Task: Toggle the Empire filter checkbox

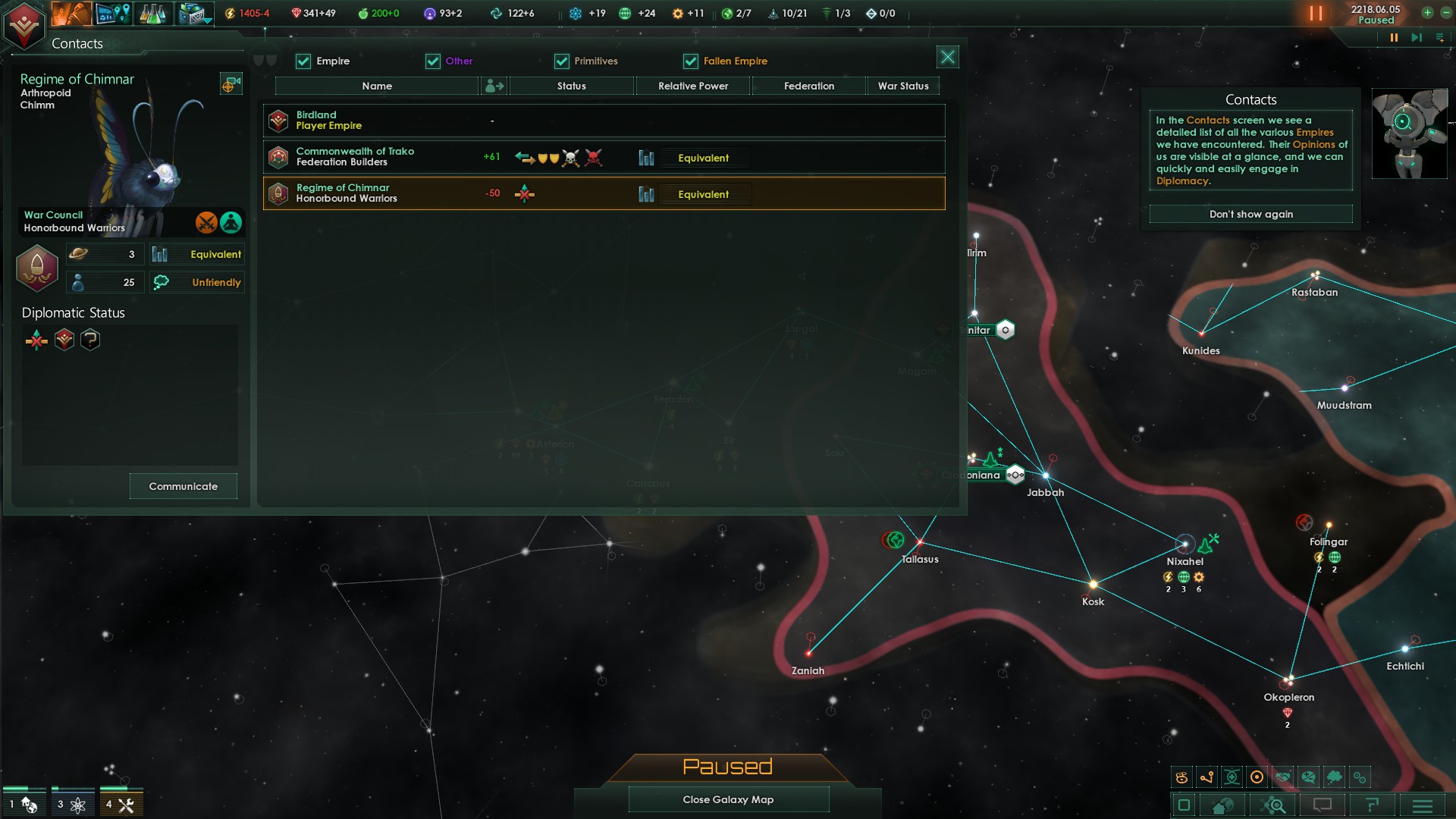Action: pyautogui.click(x=303, y=61)
